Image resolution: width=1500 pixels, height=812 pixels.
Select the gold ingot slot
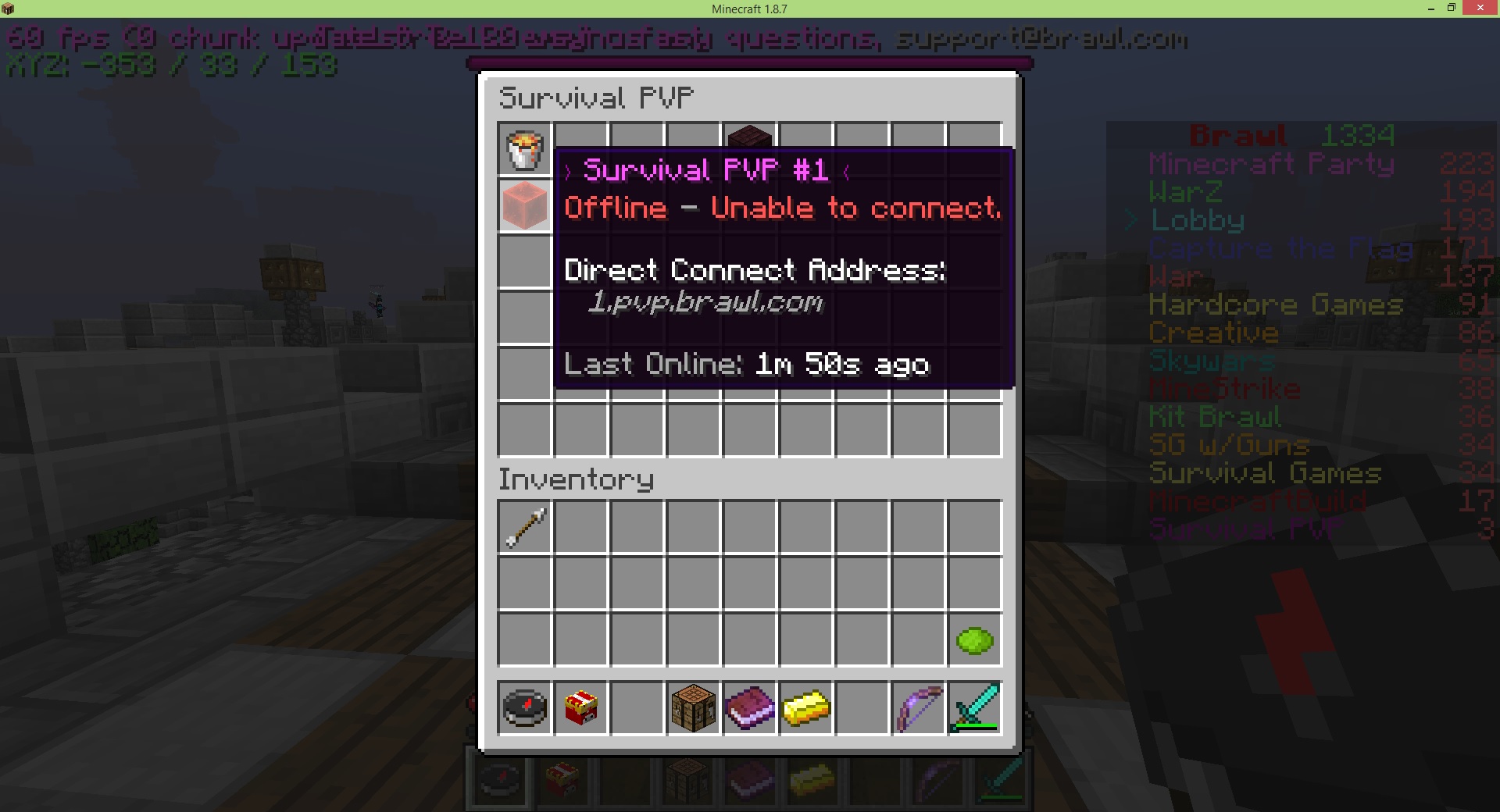pyautogui.click(x=805, y=708)
